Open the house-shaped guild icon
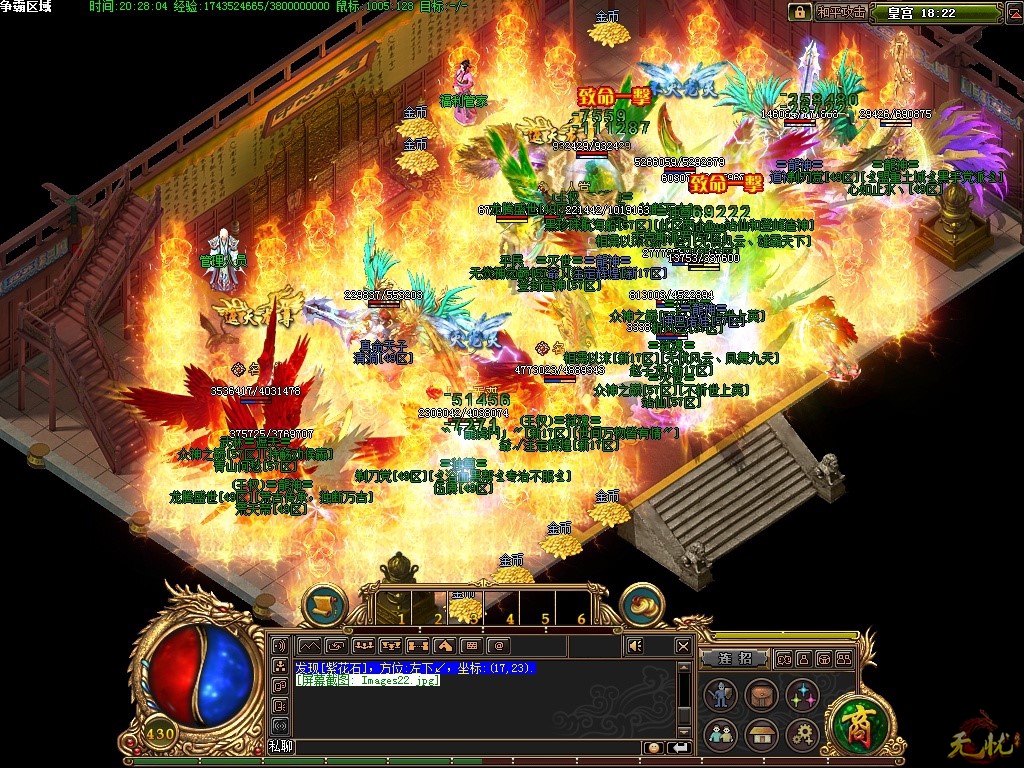The height and width of the screenshot is (768, 1024). (762, 736)
